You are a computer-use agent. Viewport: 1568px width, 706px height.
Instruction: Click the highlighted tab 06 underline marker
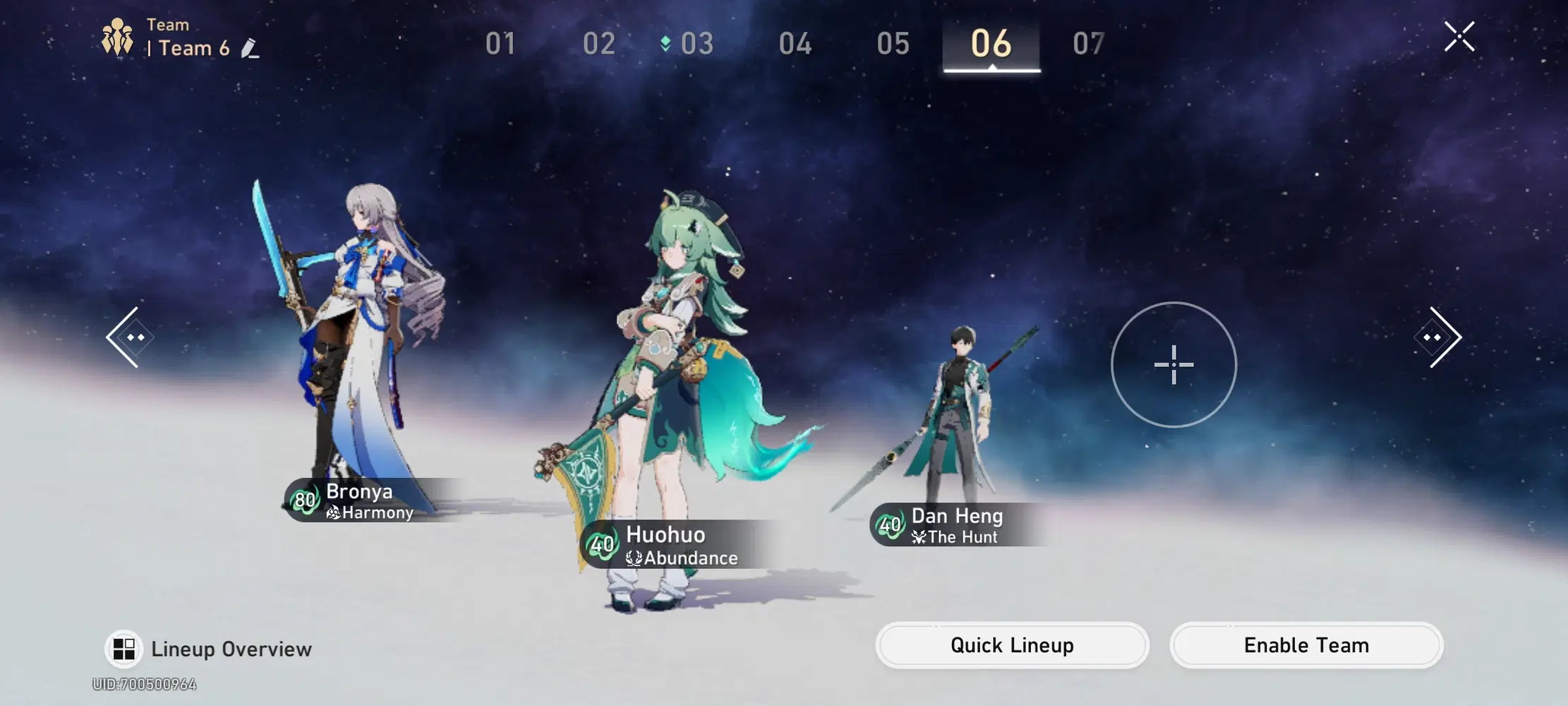992,68
